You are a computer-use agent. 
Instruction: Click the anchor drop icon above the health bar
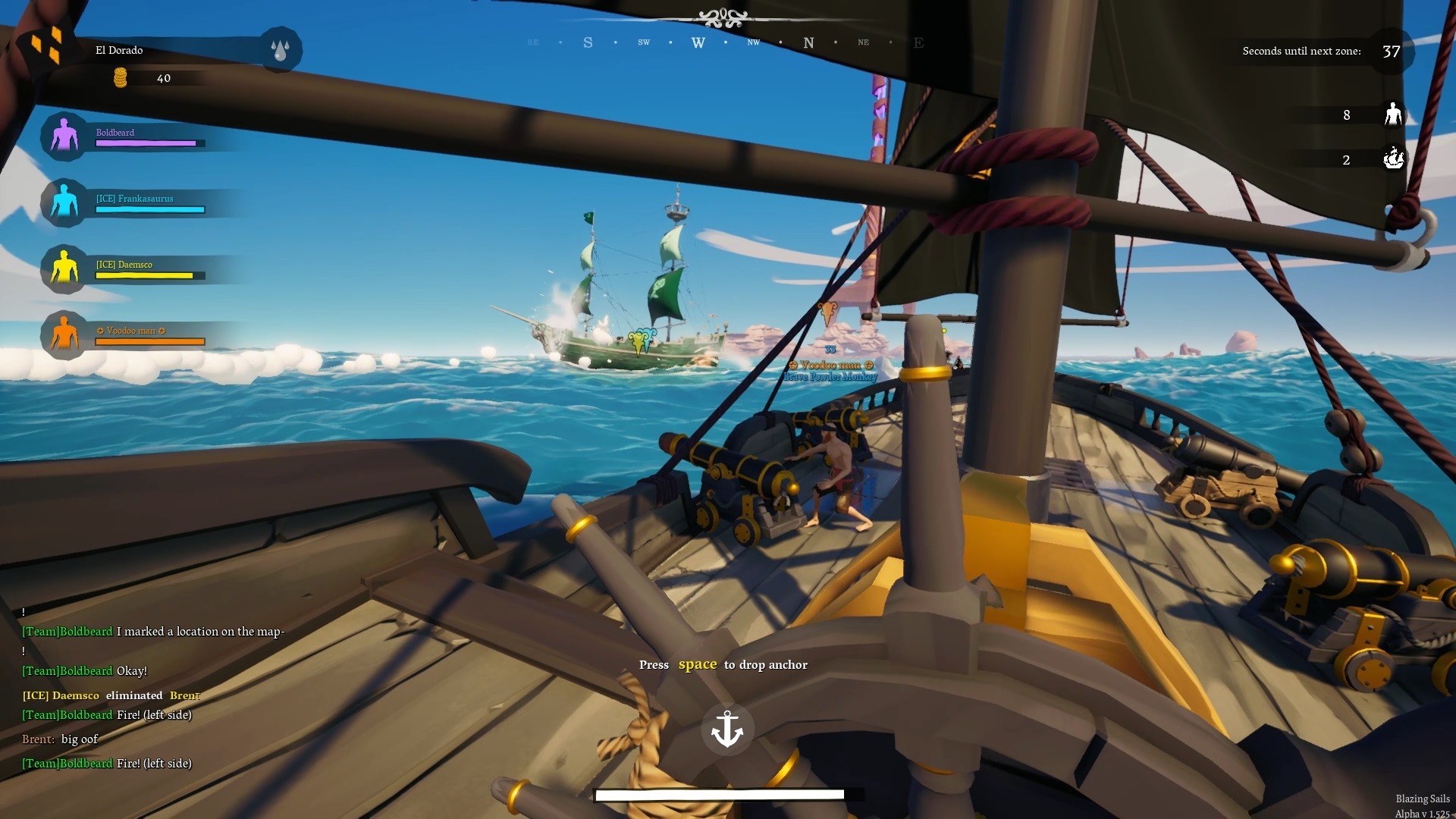727,728
